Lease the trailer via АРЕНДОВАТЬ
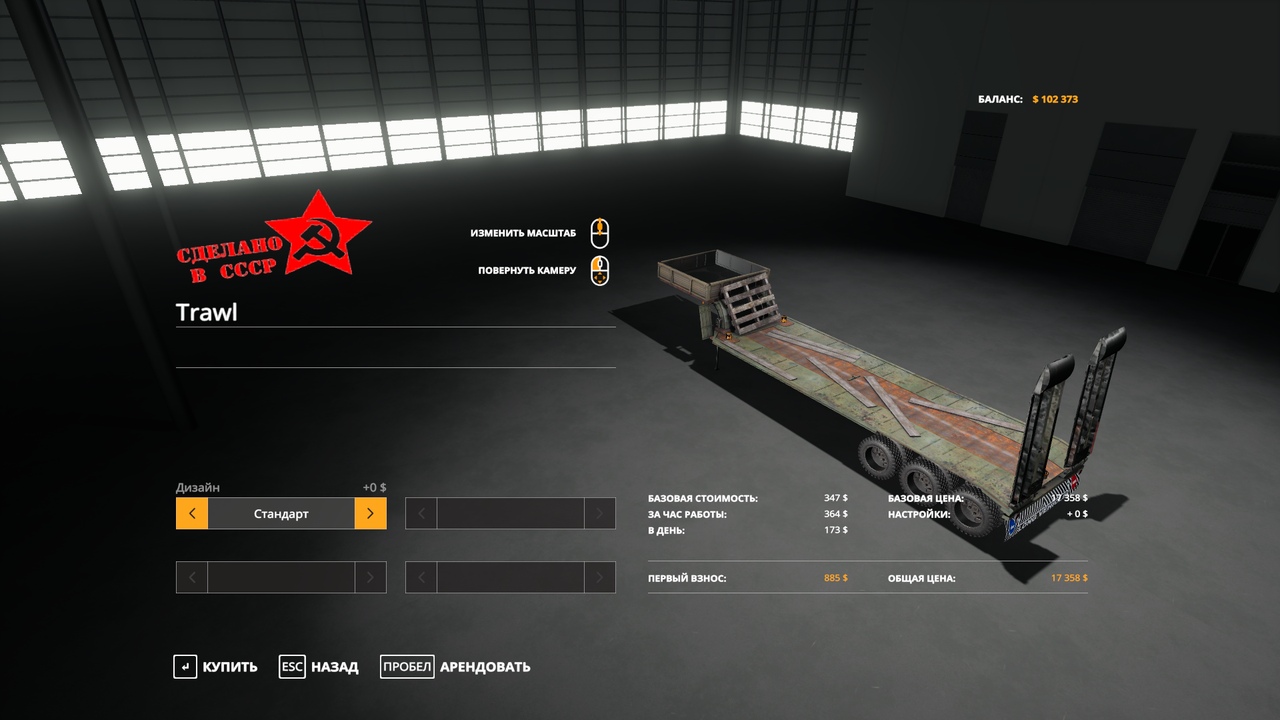Image resolution: width=1280 pixels, height=720 pixels. [456, 667]
